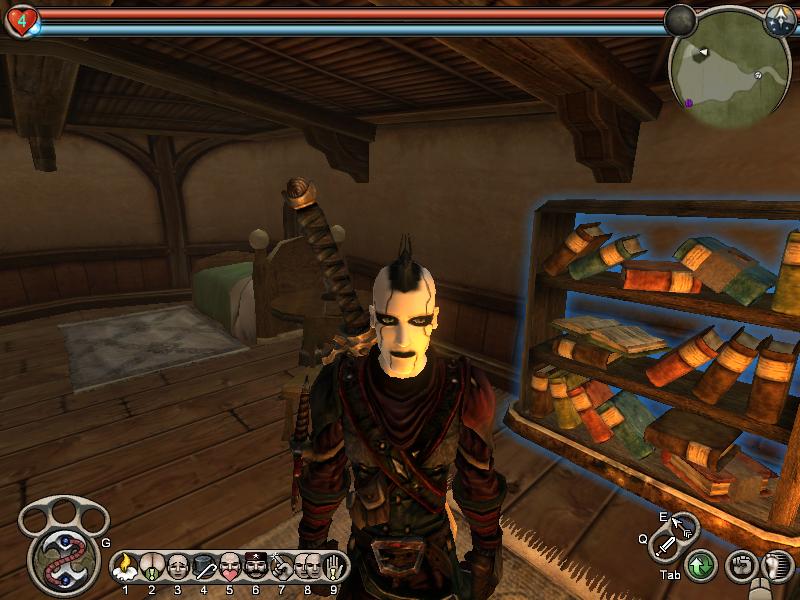Click the day-night compass dial

coord(780,19)
